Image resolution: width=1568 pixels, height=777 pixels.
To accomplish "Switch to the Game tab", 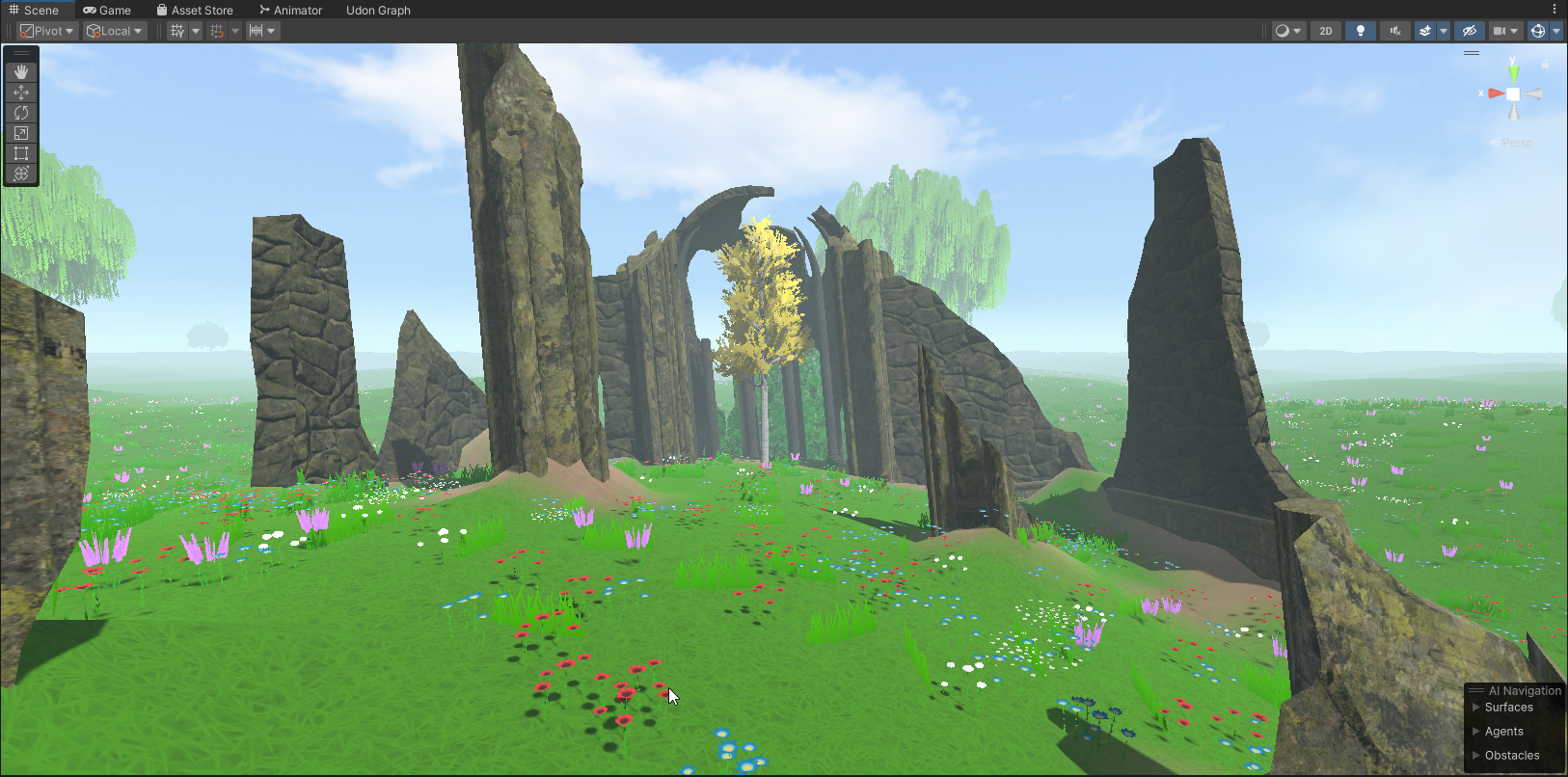I will click(107, 11).
